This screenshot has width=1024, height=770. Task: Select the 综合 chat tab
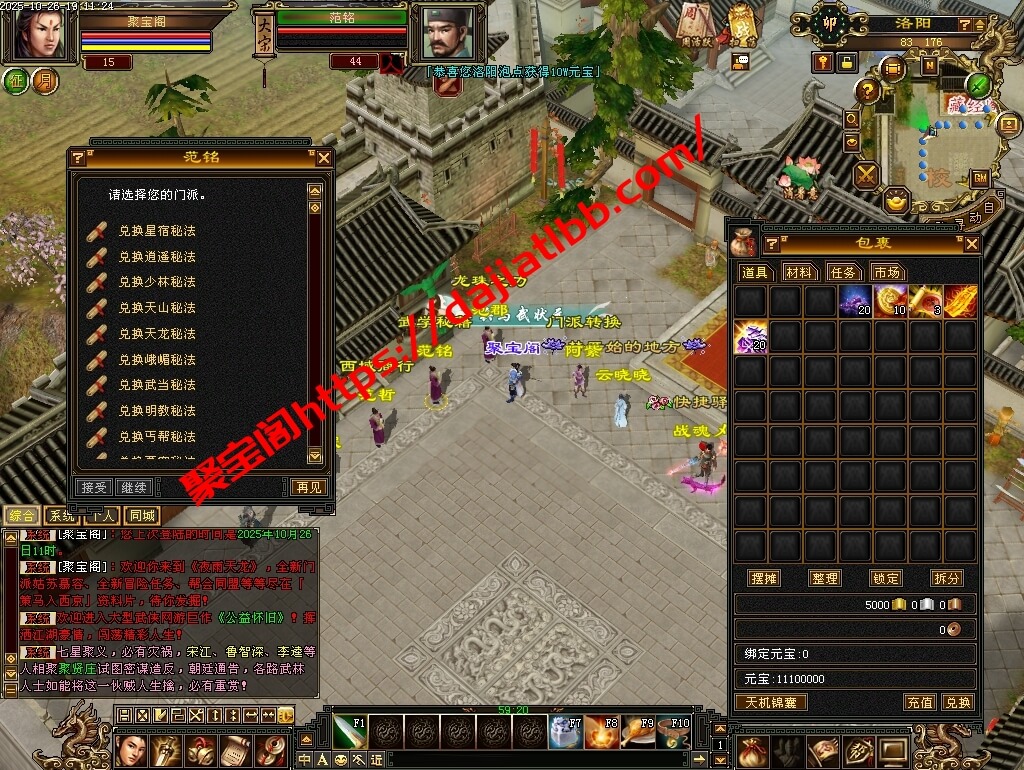22,516
